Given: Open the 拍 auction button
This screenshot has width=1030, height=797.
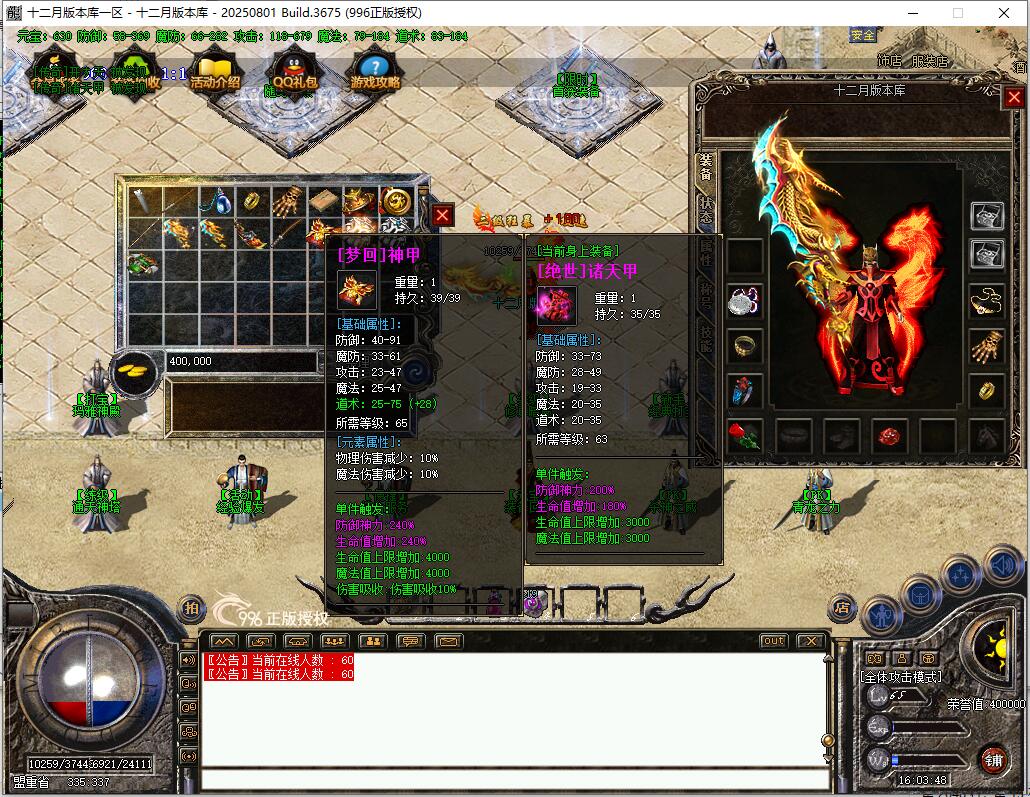Looking at the screenshot, I should point(190,607).
